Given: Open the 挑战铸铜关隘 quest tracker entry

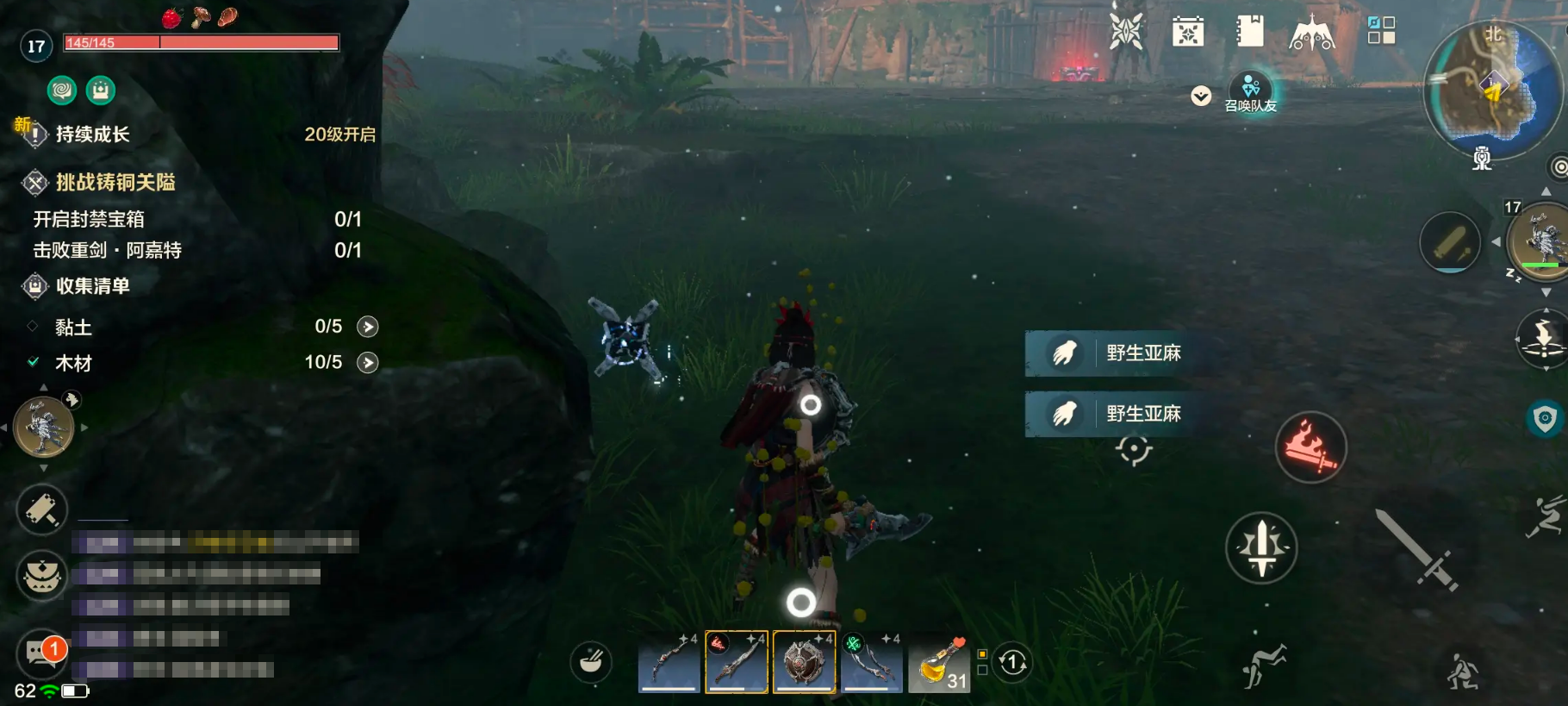Looking at the screenshot, I should pos(115,183).
